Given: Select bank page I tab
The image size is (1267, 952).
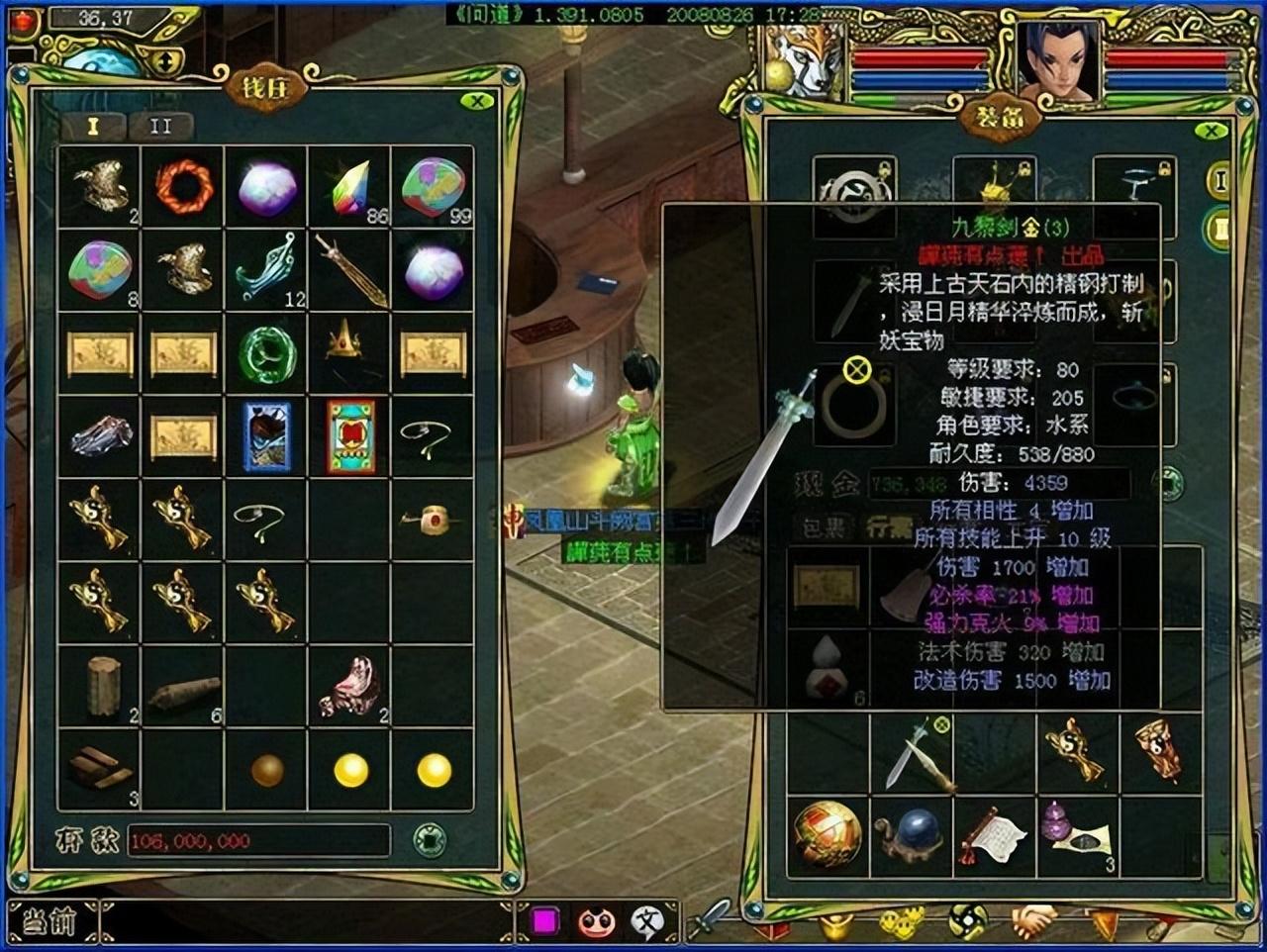Looking at the screenshot, I should tap(94, 127).
